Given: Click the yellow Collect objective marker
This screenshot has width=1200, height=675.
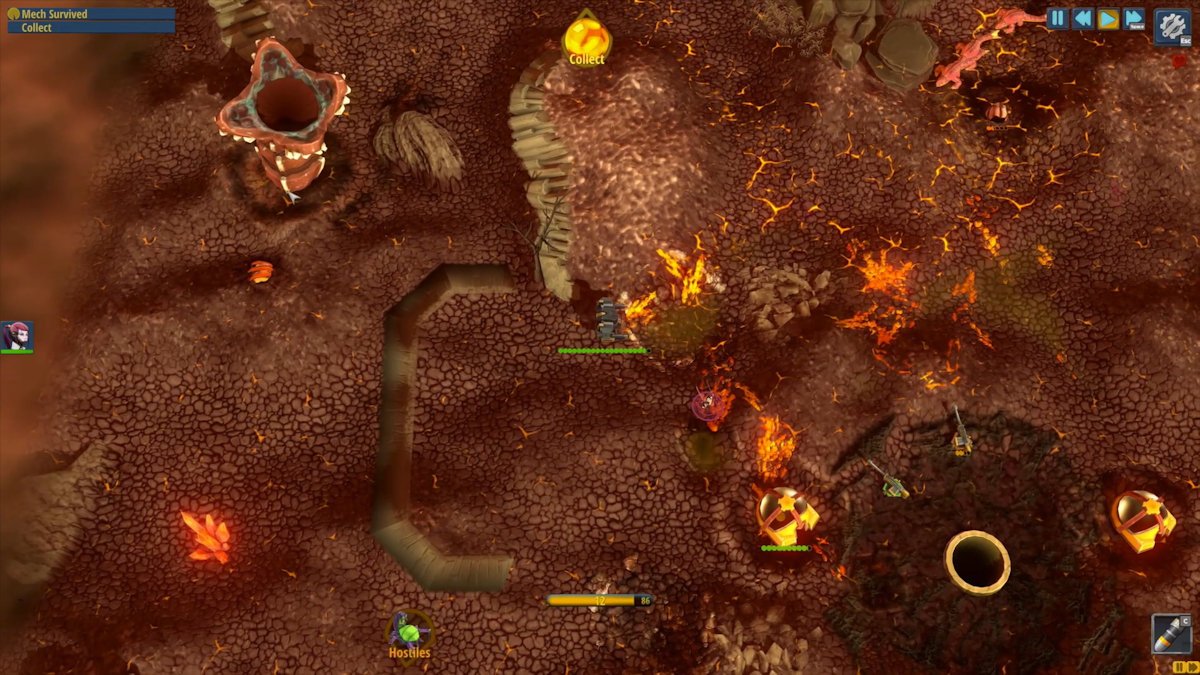Looking at the screenshot, I should pyautogui.click(x=585, y=40).
